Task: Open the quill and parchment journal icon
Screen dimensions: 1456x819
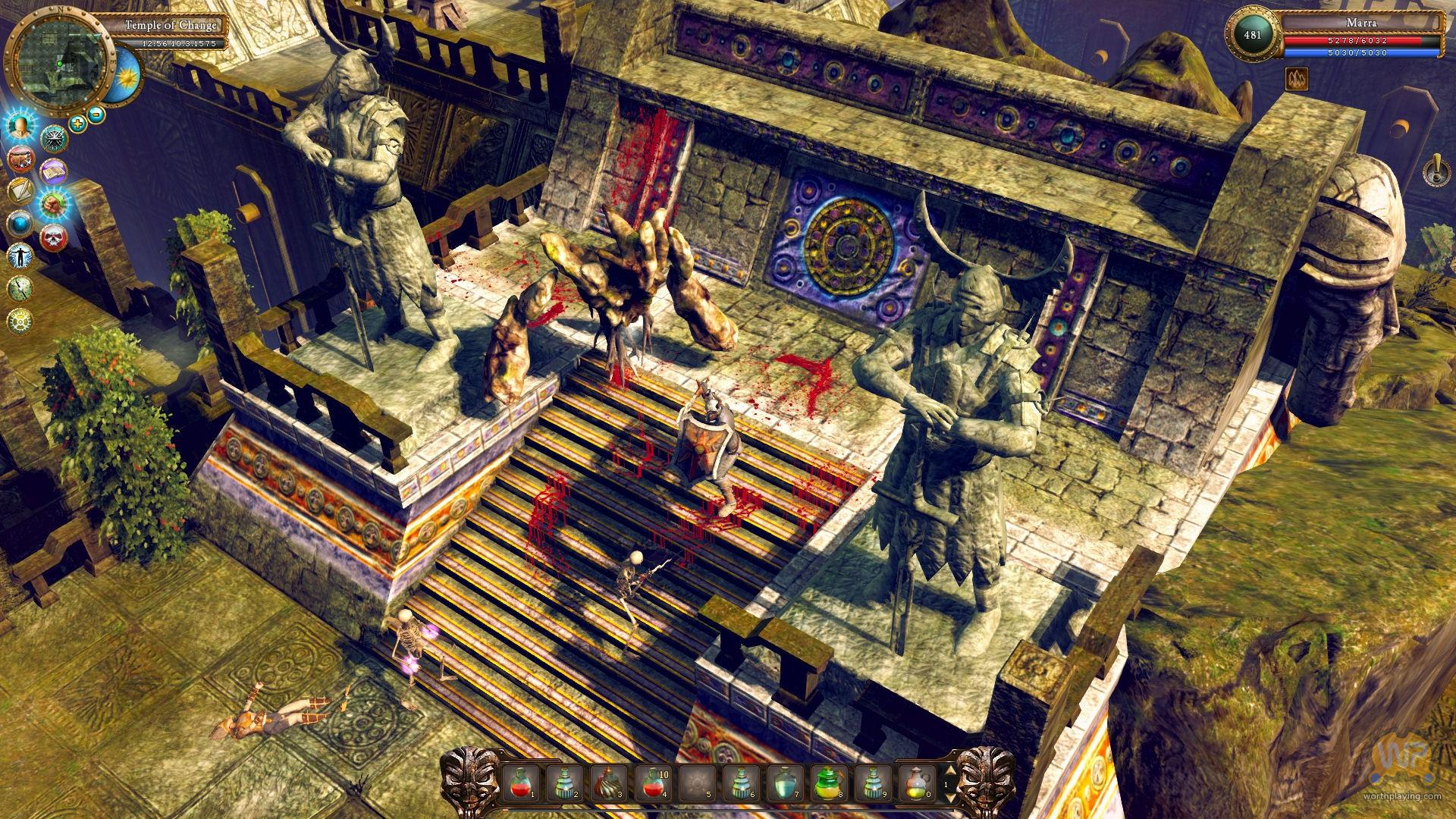Action: coord(20,191)
